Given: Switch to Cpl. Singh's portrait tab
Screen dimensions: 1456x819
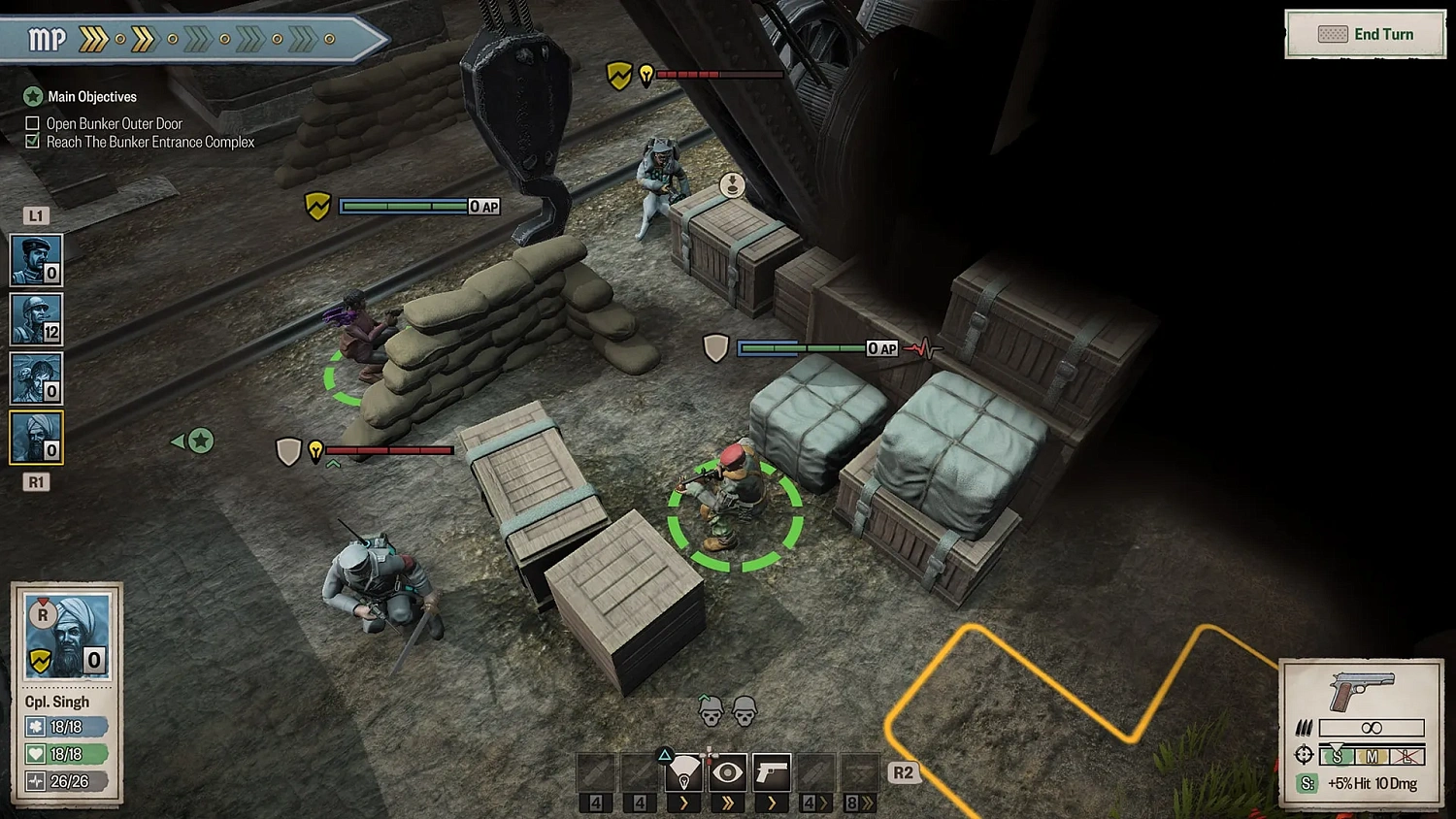Looking at the screenshot, I should tap(35, 437).
